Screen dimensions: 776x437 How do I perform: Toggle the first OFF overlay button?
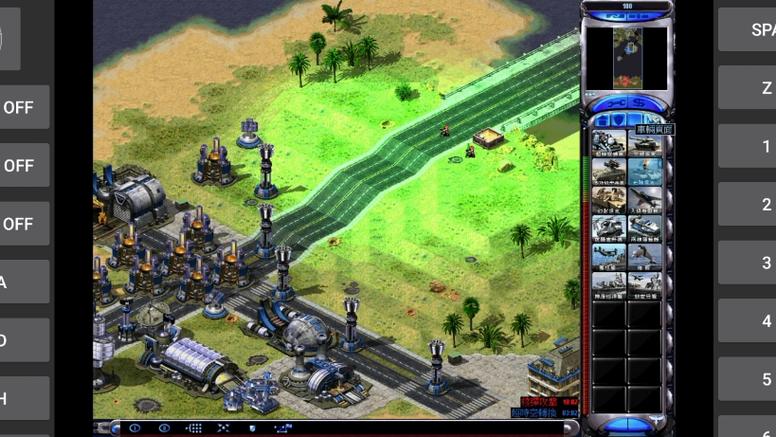coord(18,107)
